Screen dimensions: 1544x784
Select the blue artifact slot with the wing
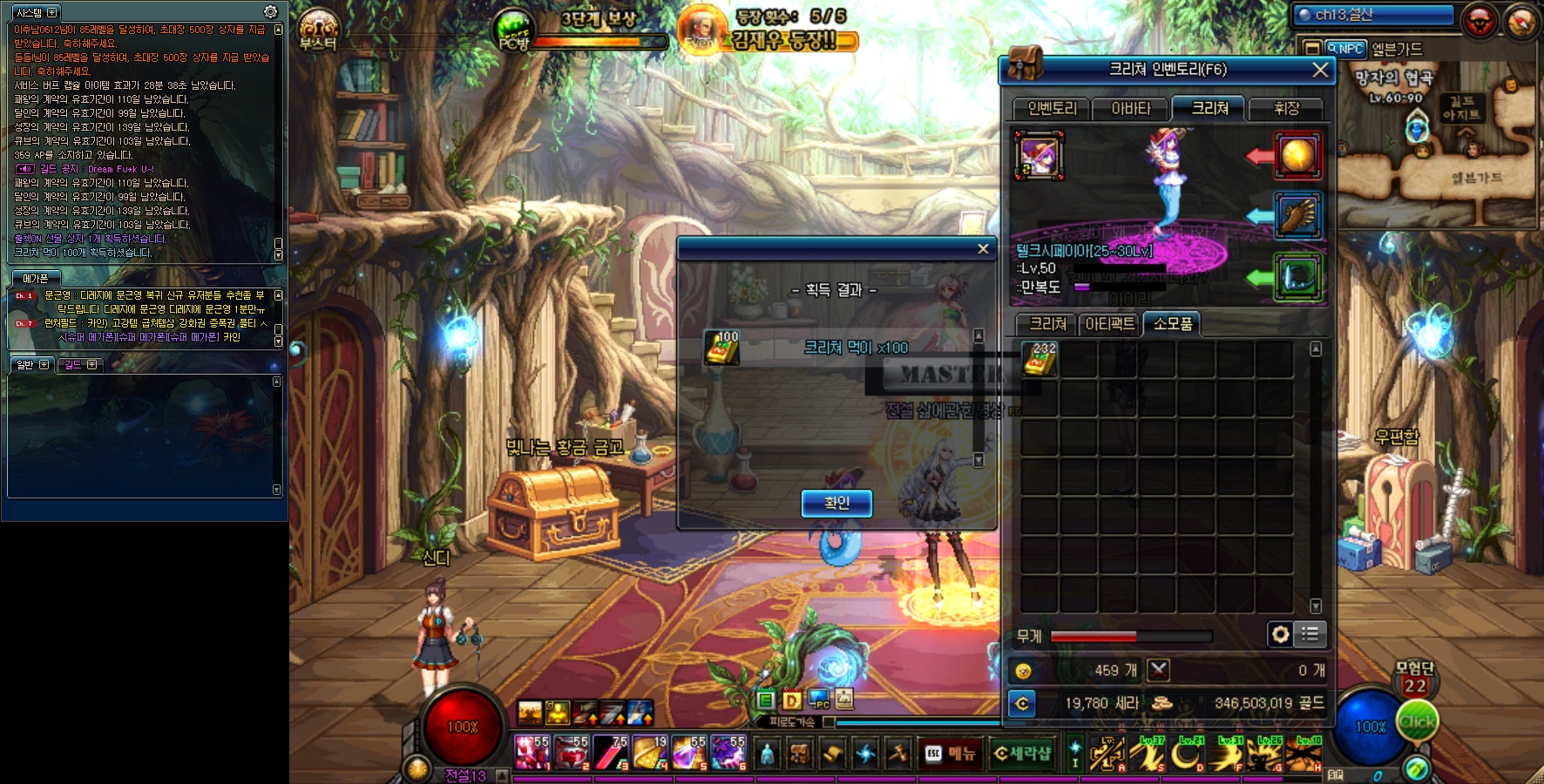click(1297, 215)
